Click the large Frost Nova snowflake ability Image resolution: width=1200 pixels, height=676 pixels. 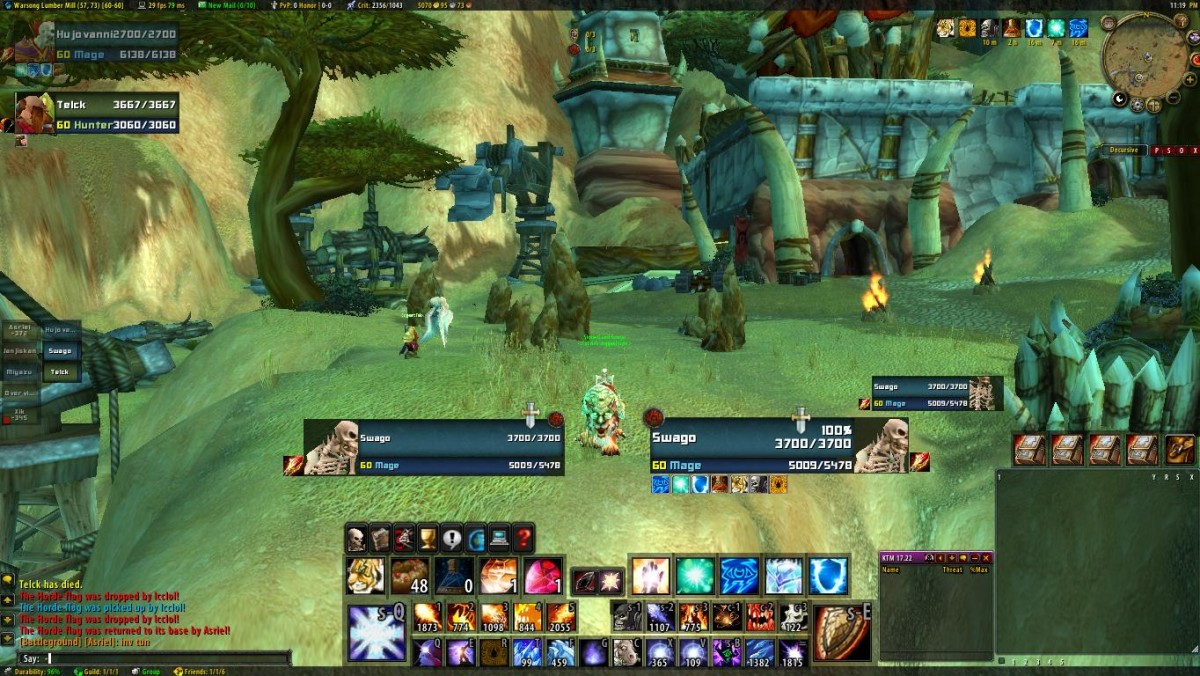(377, 634)
